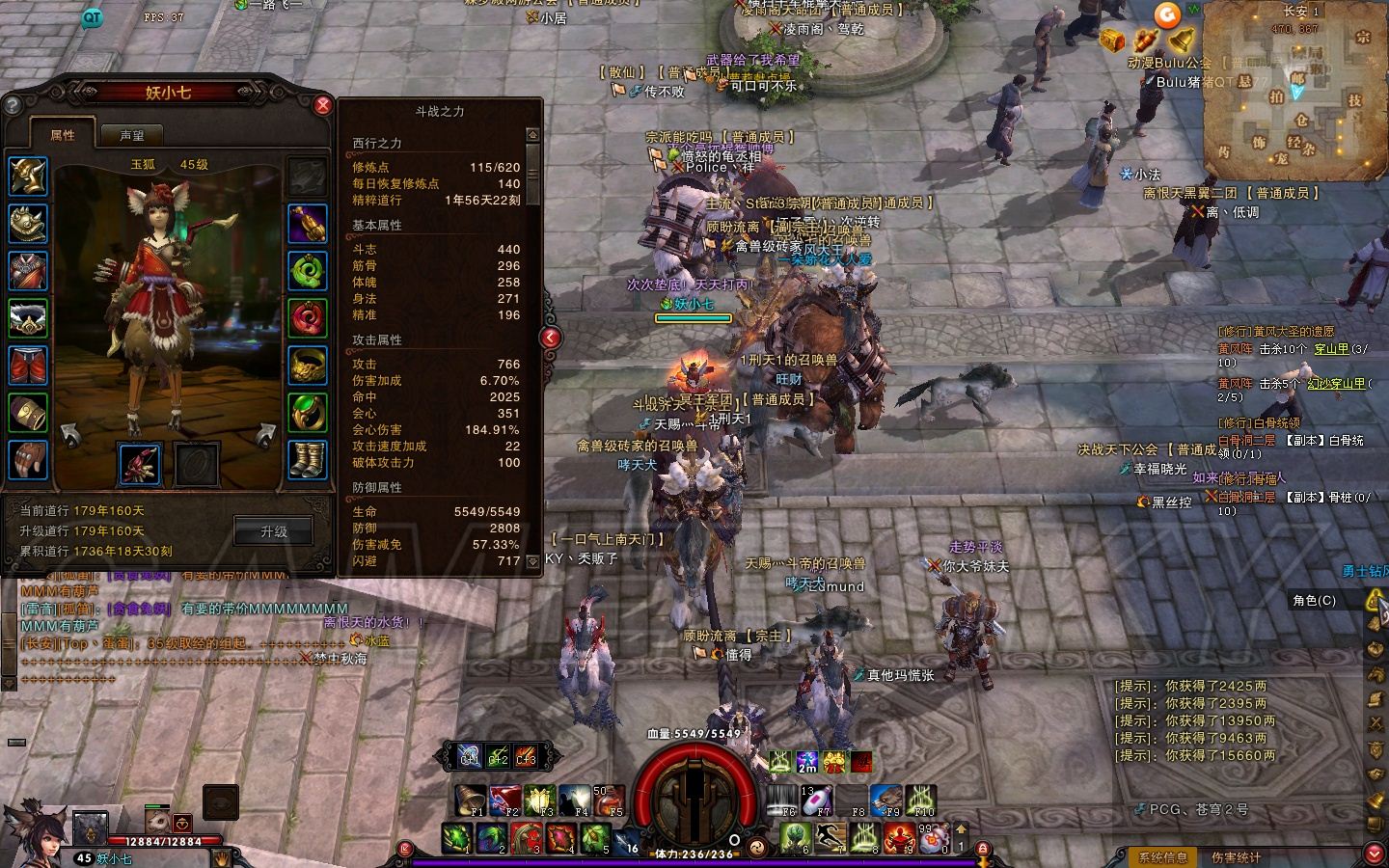Use the white flask item in slot 0
The width and height of the screenshot is (1389, 868).
point(933,837)
